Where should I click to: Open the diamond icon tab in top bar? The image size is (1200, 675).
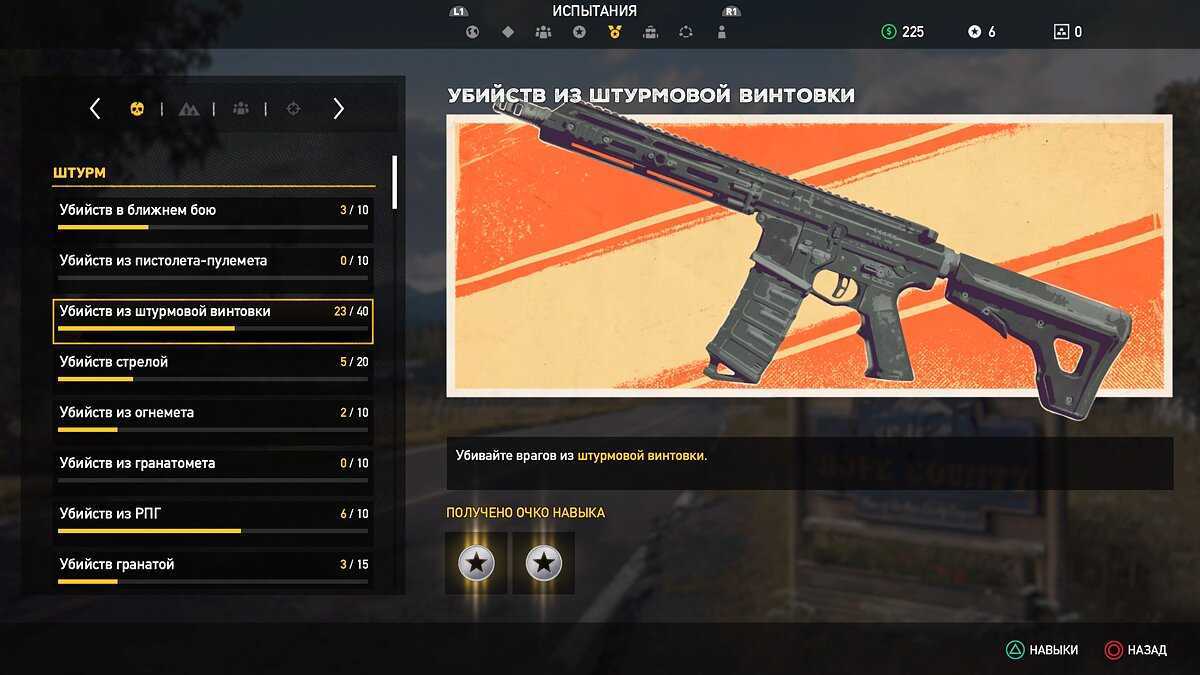click(508, 32)
